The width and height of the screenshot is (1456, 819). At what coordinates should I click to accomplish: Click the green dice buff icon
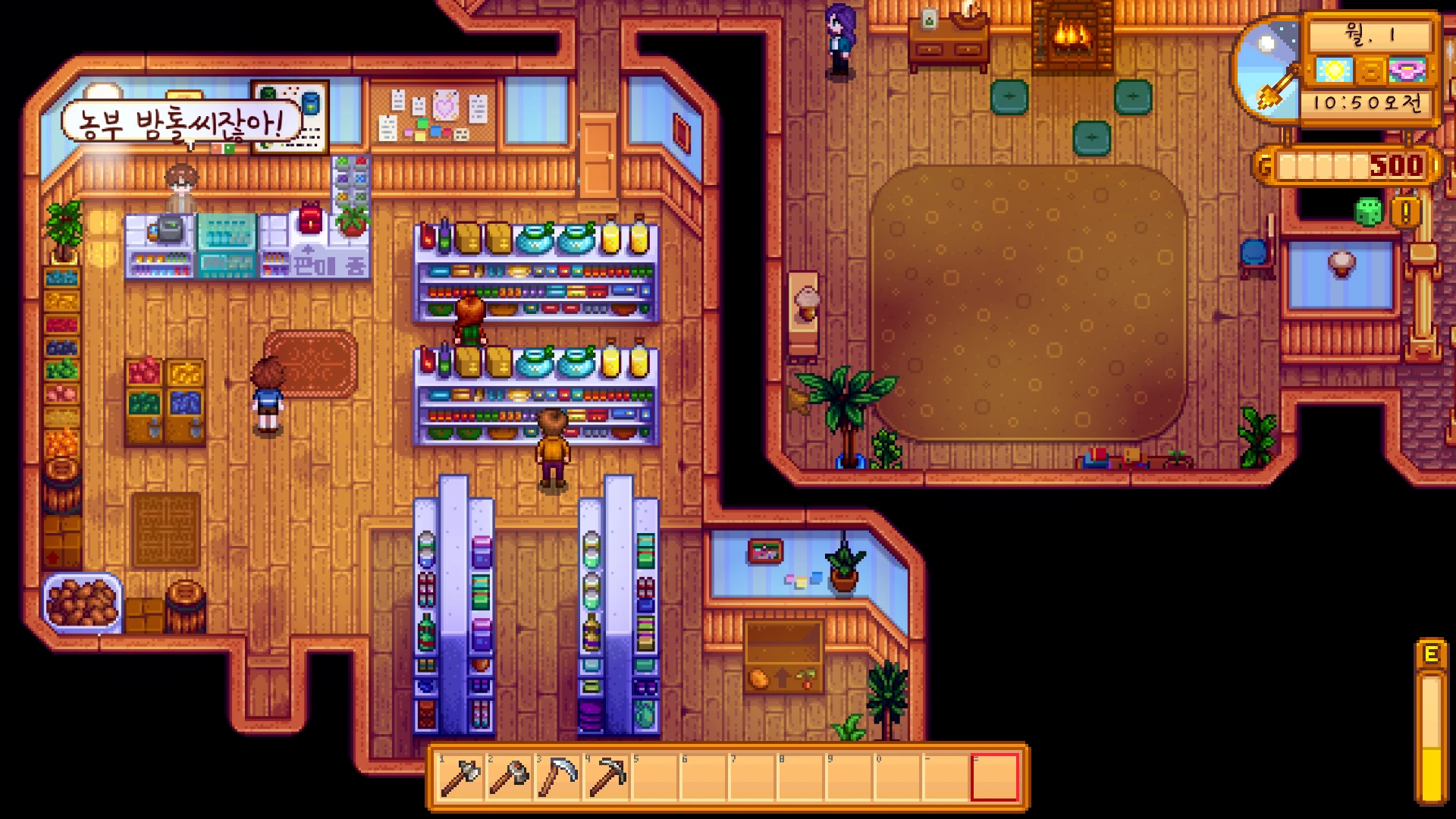(1369, 212)
